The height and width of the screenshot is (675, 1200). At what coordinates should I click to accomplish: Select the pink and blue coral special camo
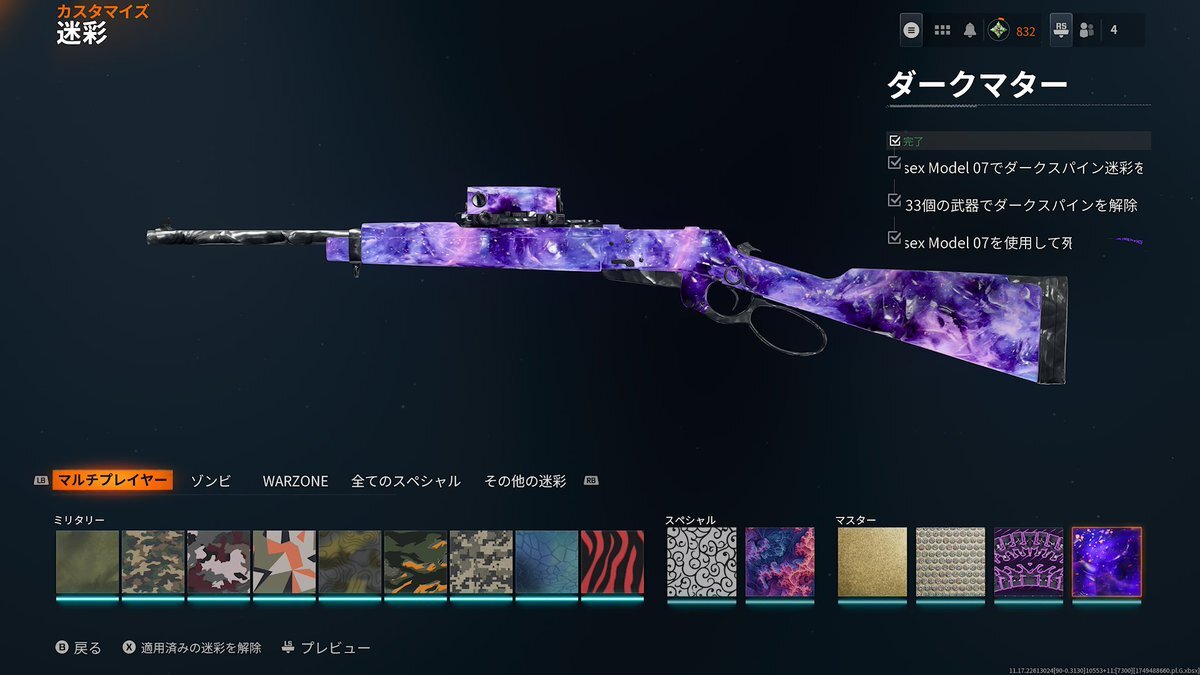tap(780, 562)
